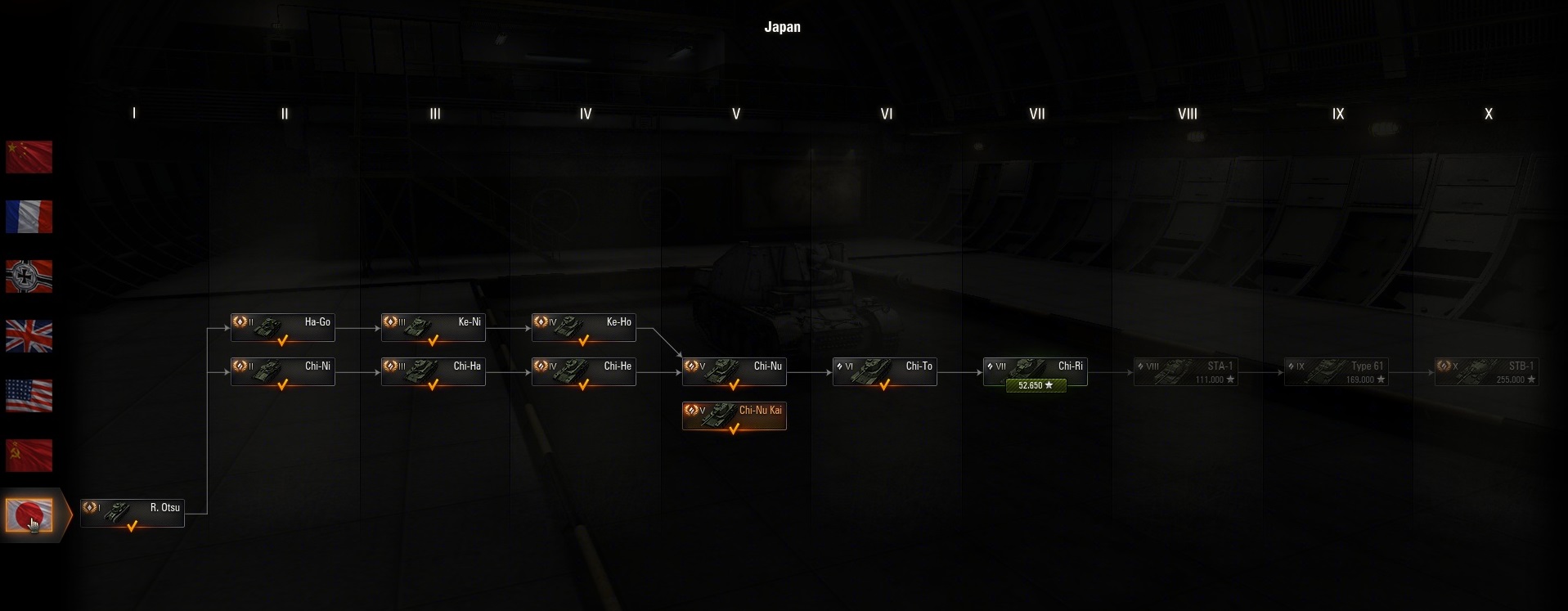This screenshot has height=611, width=1568.
Task: Select the Ke-Ni tier III tank
Action: pyautogui.click(x=434, y=327)
